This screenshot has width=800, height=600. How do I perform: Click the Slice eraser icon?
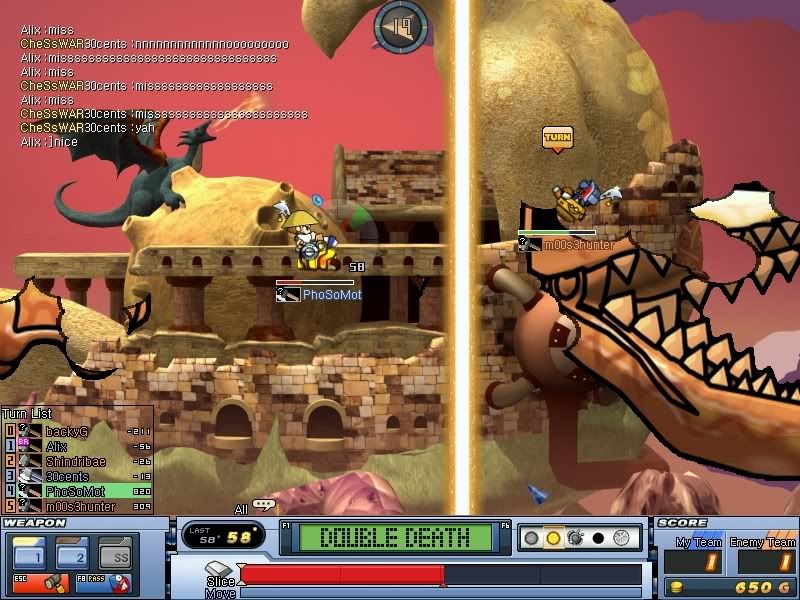coord(220,570)
